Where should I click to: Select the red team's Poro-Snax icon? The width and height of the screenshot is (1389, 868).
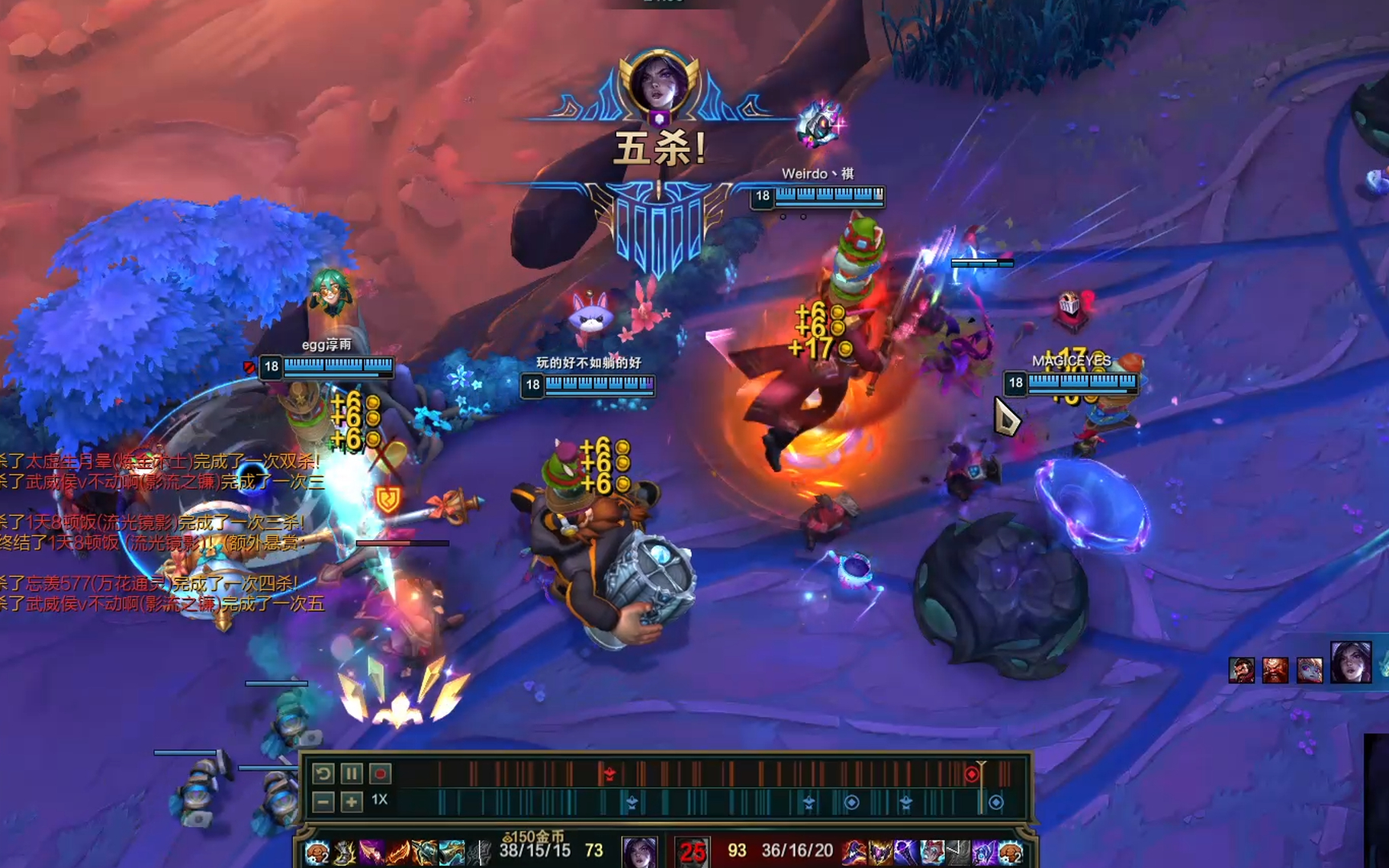1011,852
